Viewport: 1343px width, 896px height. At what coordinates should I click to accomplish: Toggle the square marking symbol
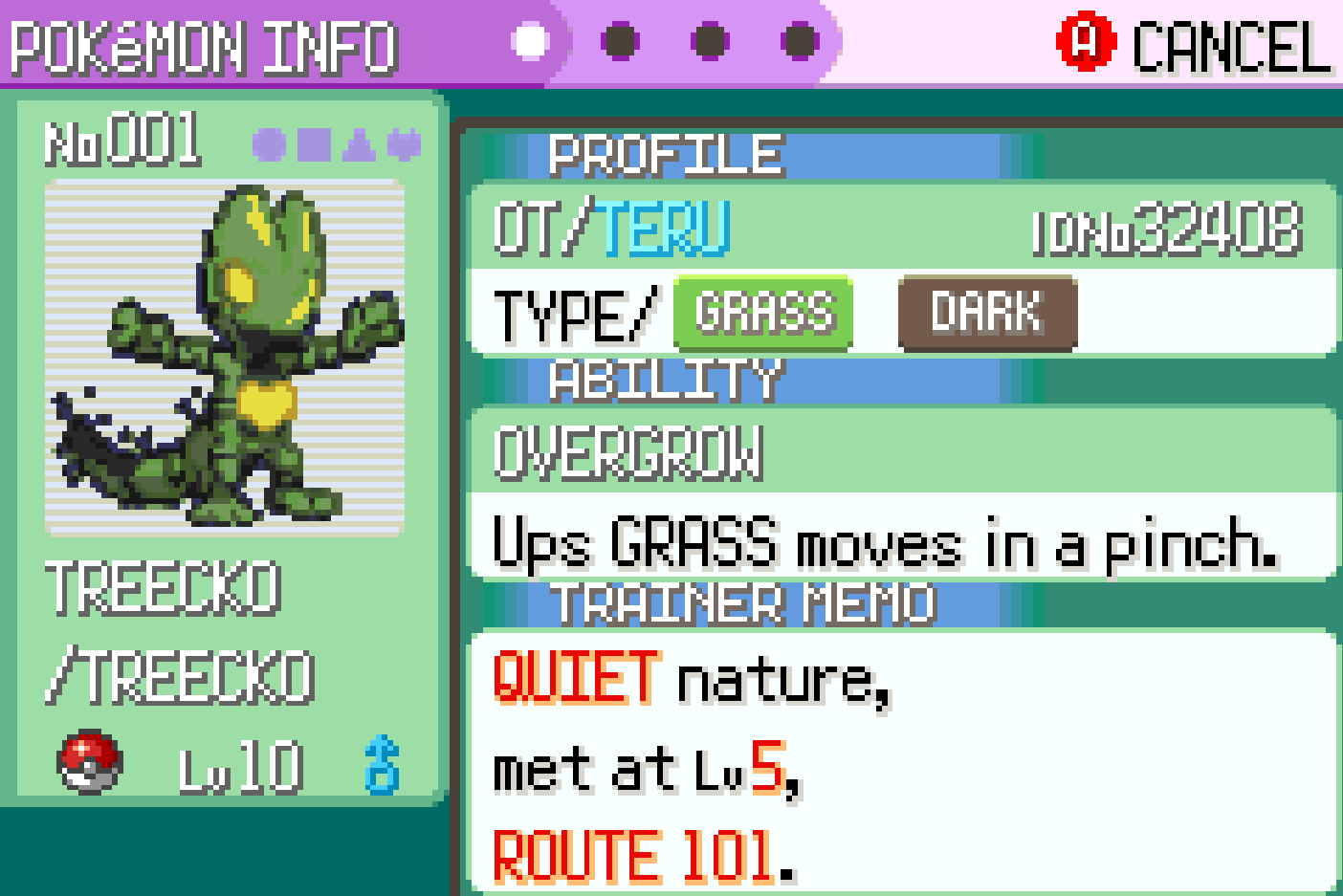314,144
